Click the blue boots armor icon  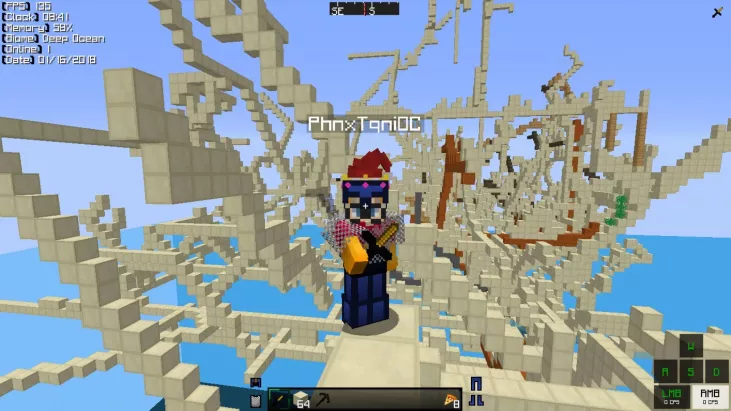(475, 400)
